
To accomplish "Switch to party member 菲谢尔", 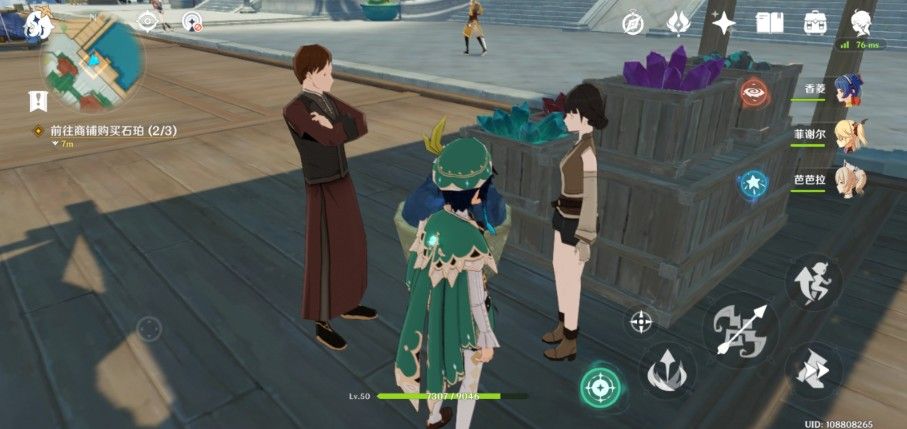I will pos(848,135).
